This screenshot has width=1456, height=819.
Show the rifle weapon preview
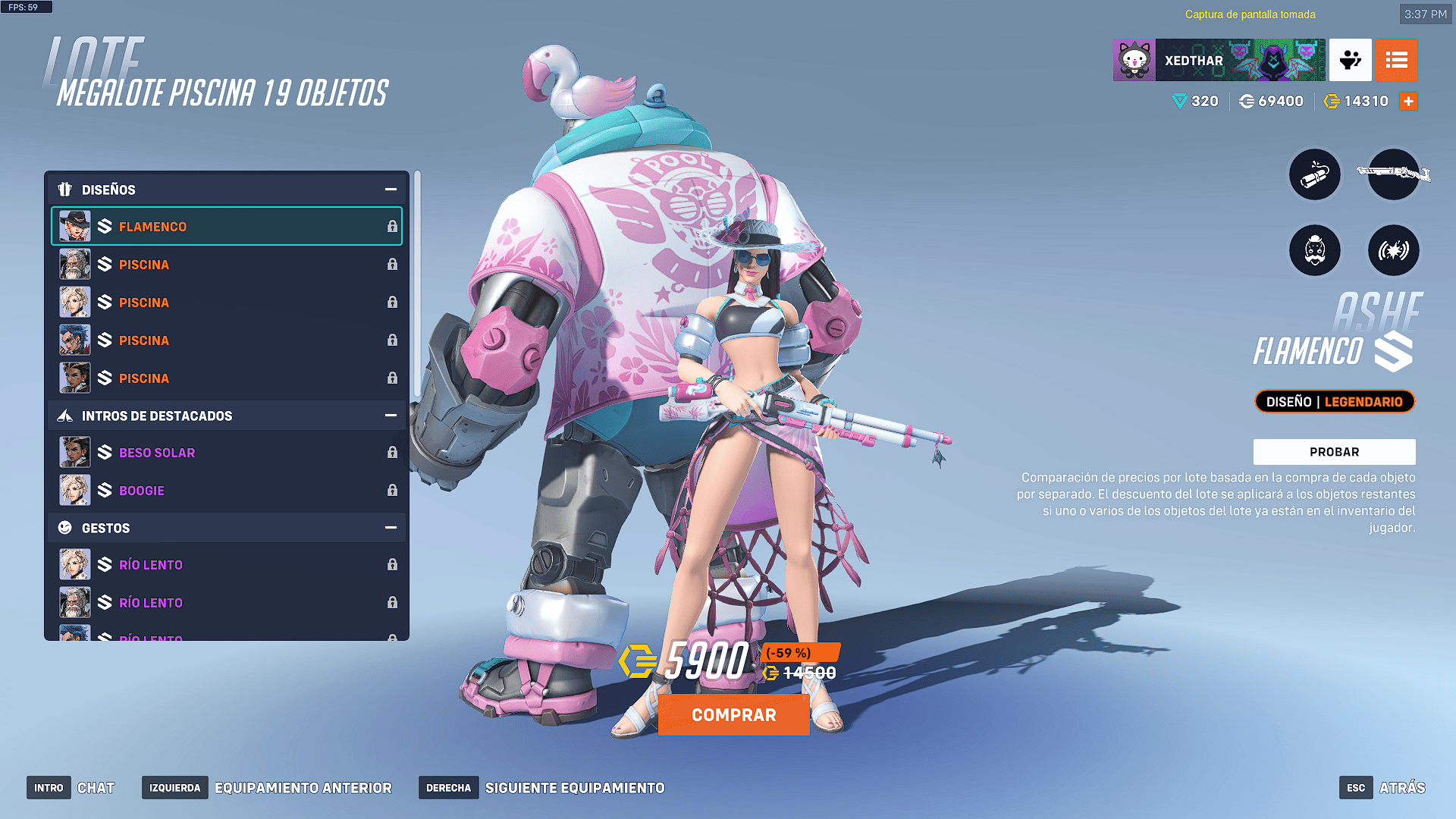coord(1393,175)
